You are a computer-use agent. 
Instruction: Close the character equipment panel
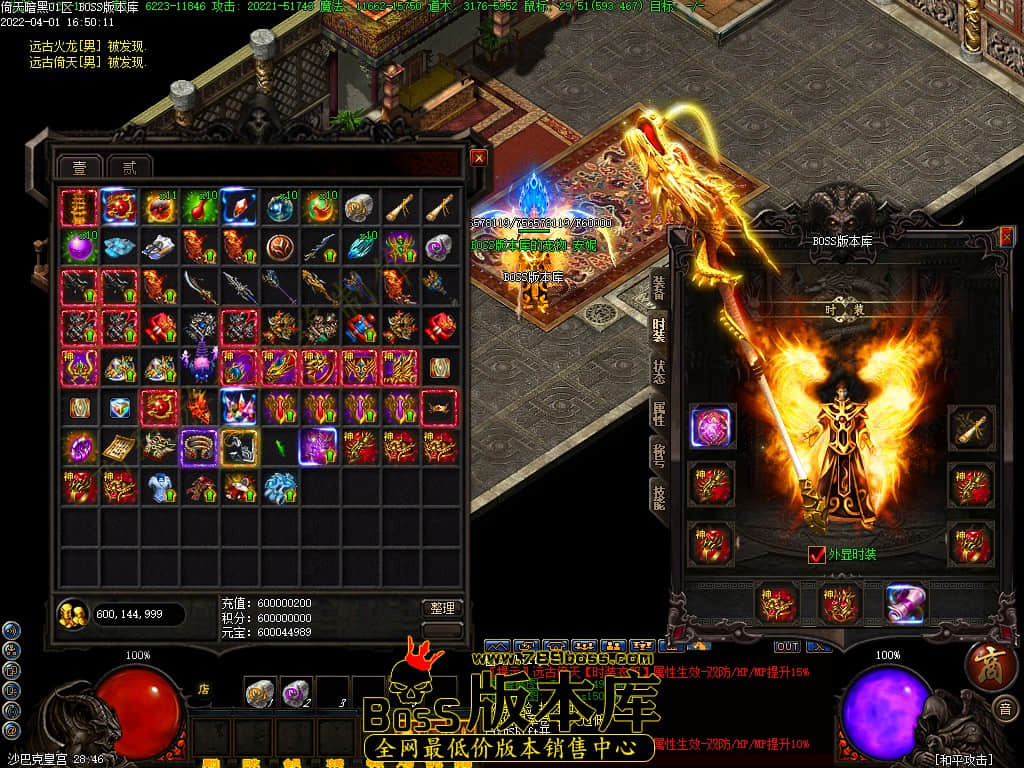(x=1005, y=237)
